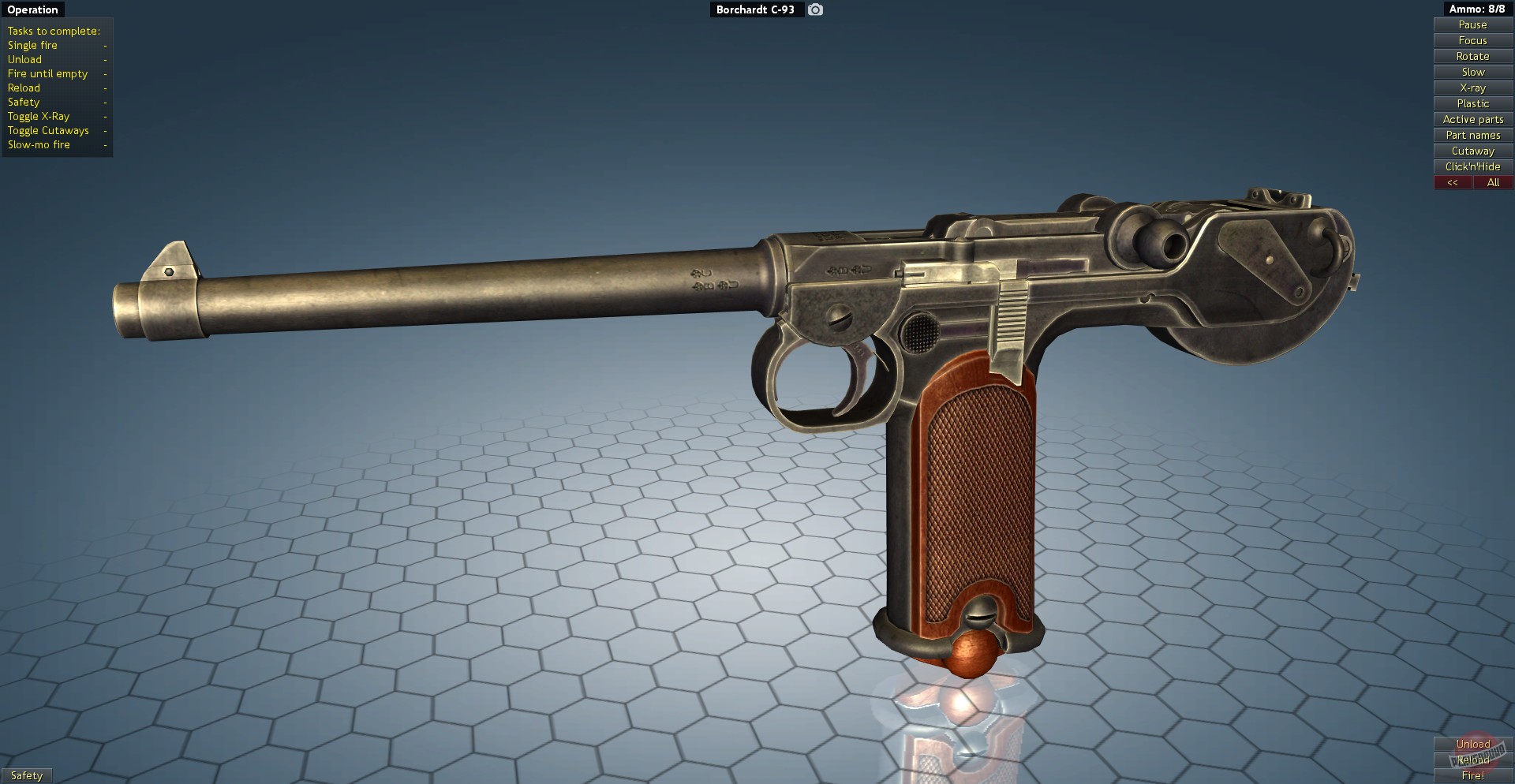Image resolution: width=1515 pixels, height=784 pixels.
Task: Open the Operation menu
Action: [32, 9]
